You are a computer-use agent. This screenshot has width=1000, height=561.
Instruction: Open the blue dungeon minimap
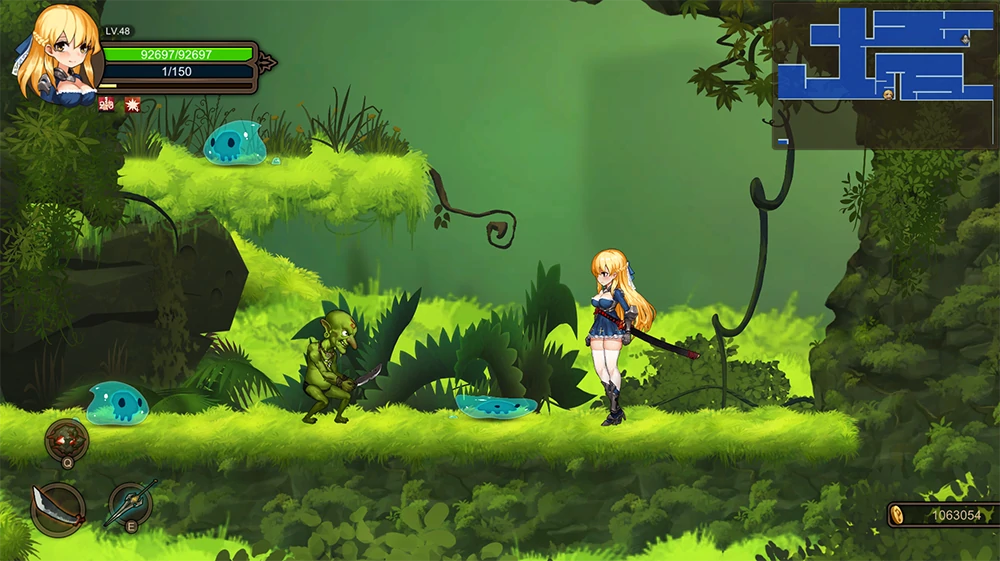click(x=885, y=75)
